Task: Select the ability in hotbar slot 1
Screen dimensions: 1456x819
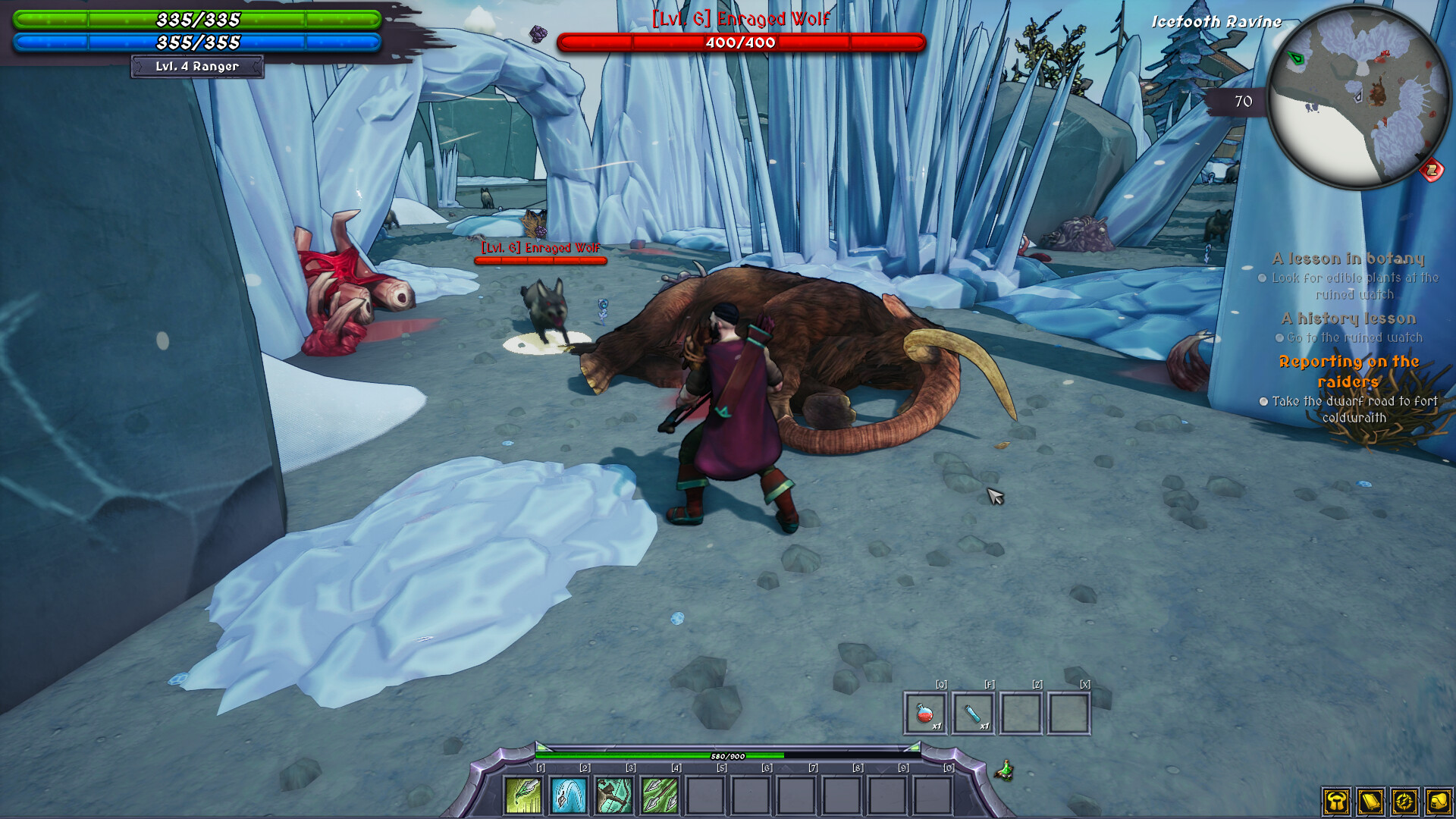Action: tap(522, 795)
